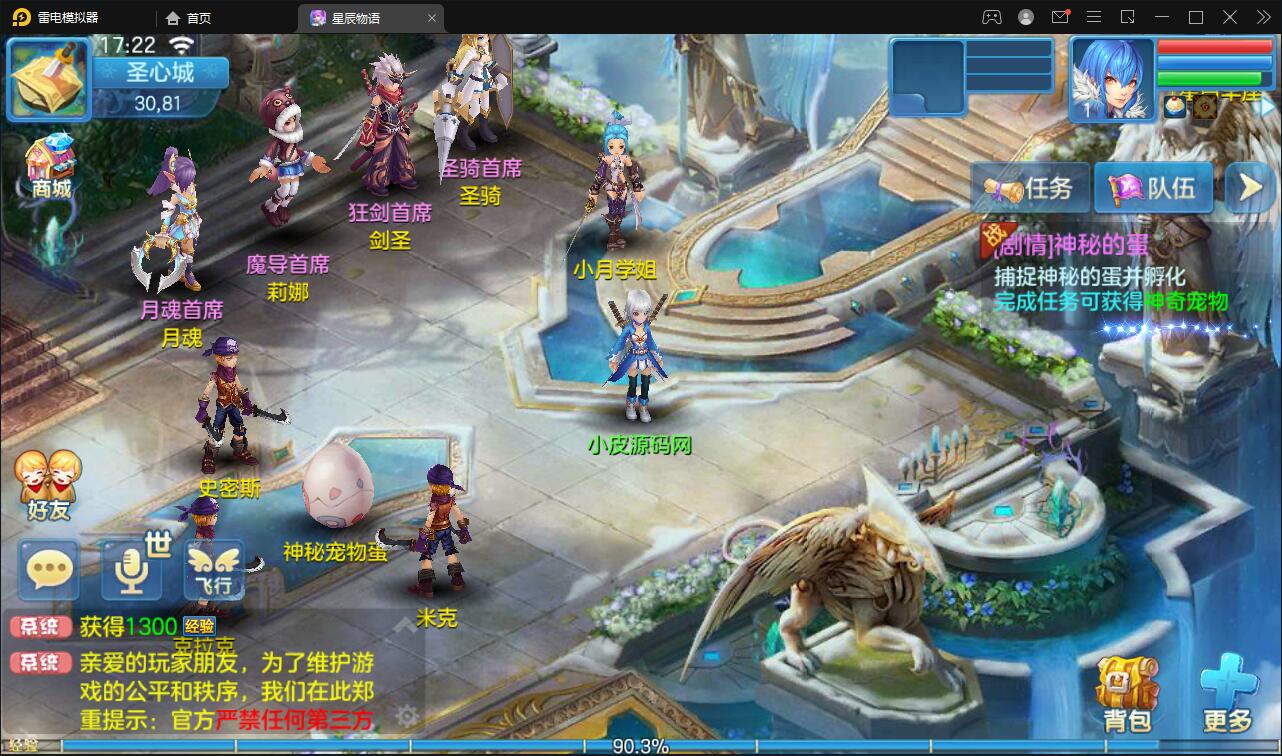Open the LDPlayer hamburger menu
Image resolution: width=1282 pixels, height=756 pixels.
point(1094,17)
